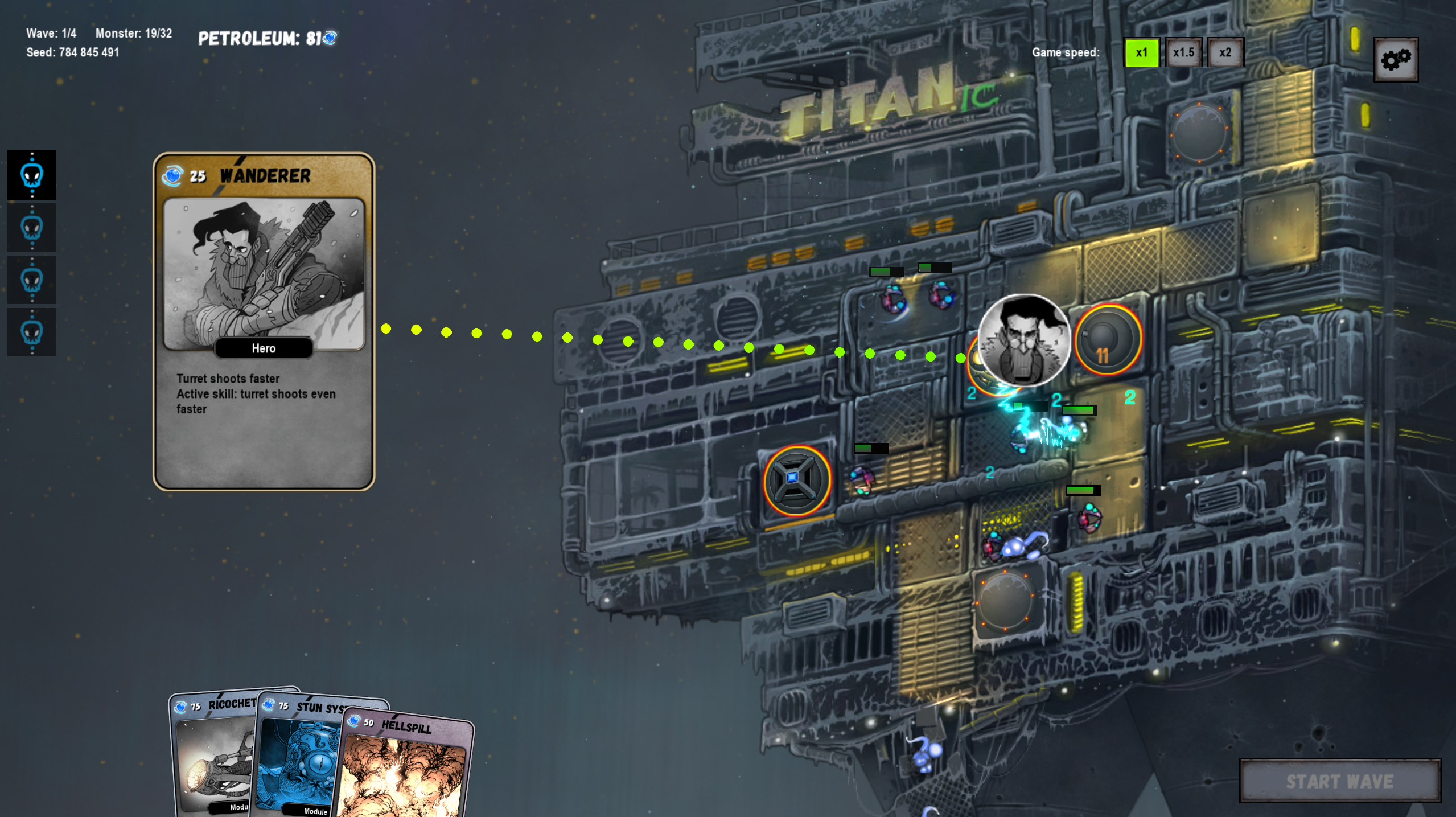The width and height of the screenshot is (1456, 817).
Task: Click the Start Wave button
Action: click(x=1340, y=781)
